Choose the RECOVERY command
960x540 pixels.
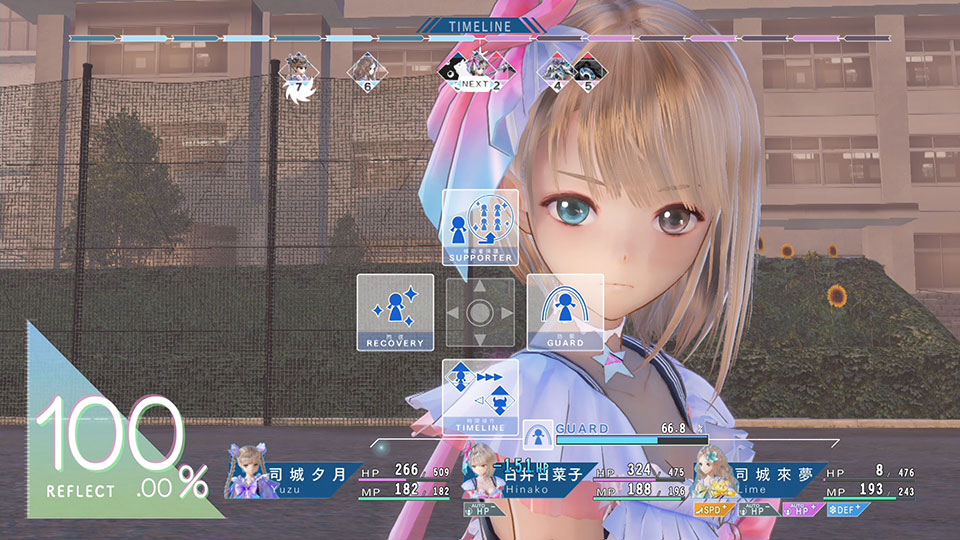click(x=395, y=312)
